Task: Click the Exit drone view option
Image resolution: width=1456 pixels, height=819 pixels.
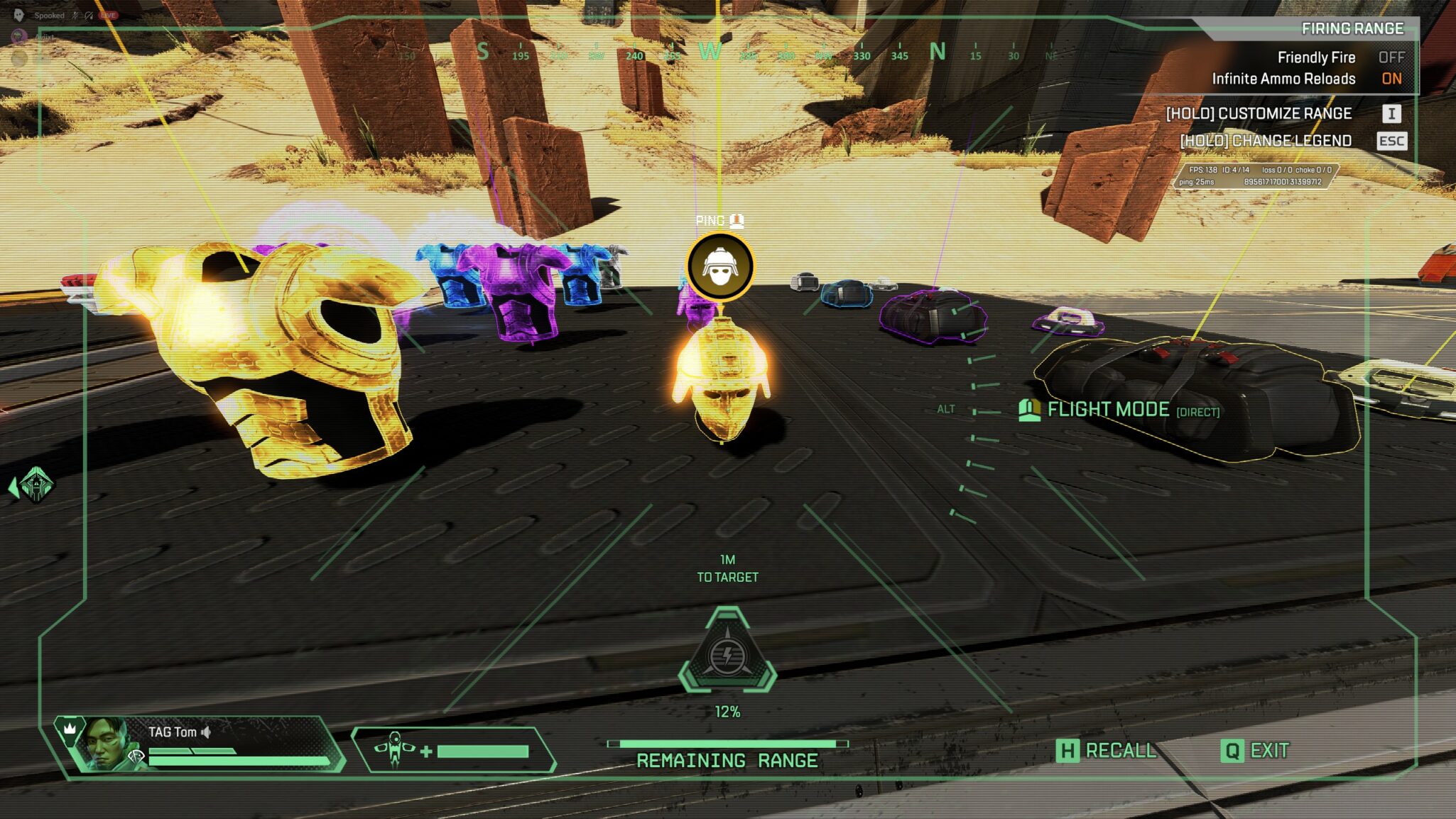Action: click(x=1254, y=751)
